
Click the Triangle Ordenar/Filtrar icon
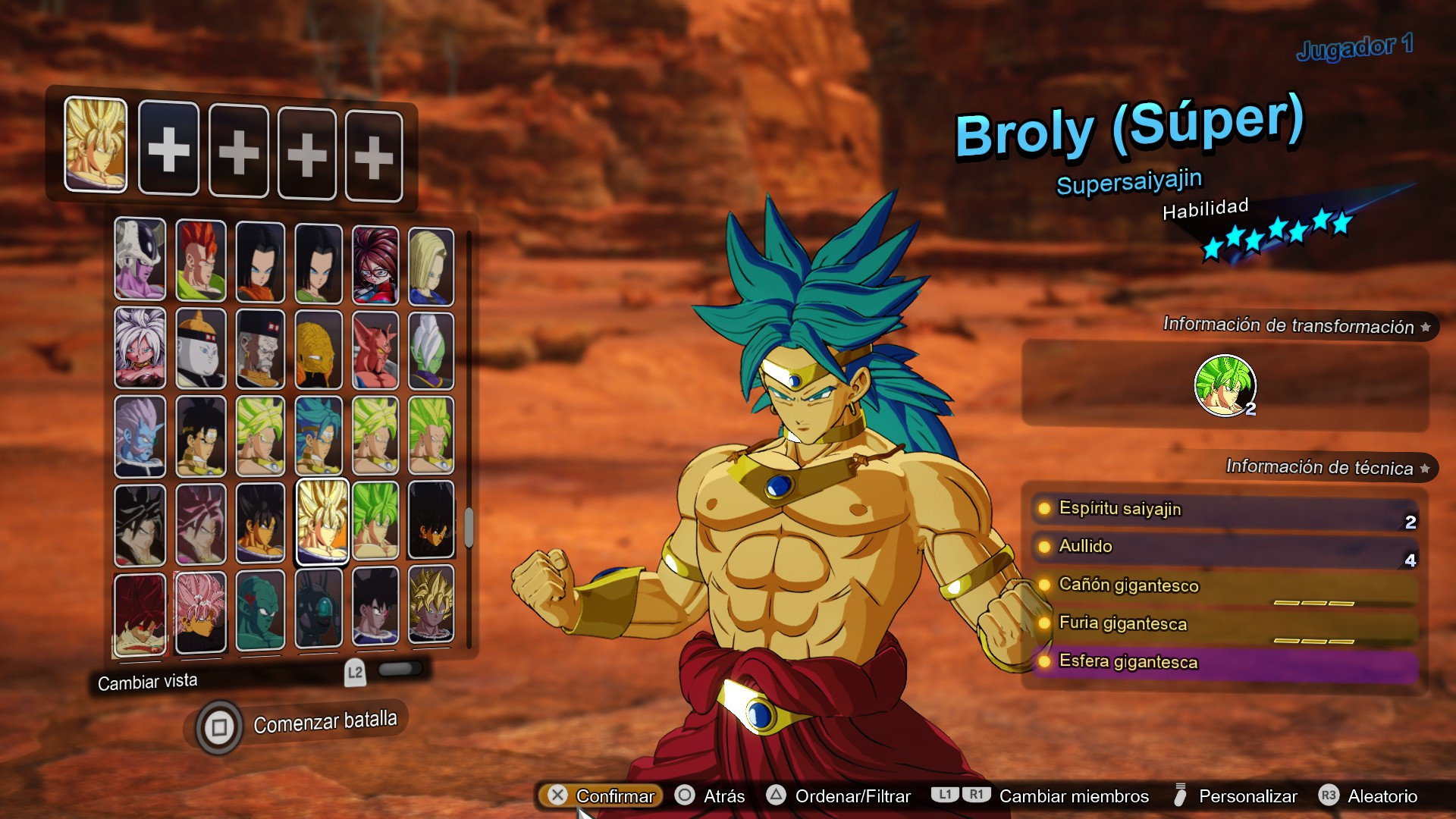tap(777, 796)
